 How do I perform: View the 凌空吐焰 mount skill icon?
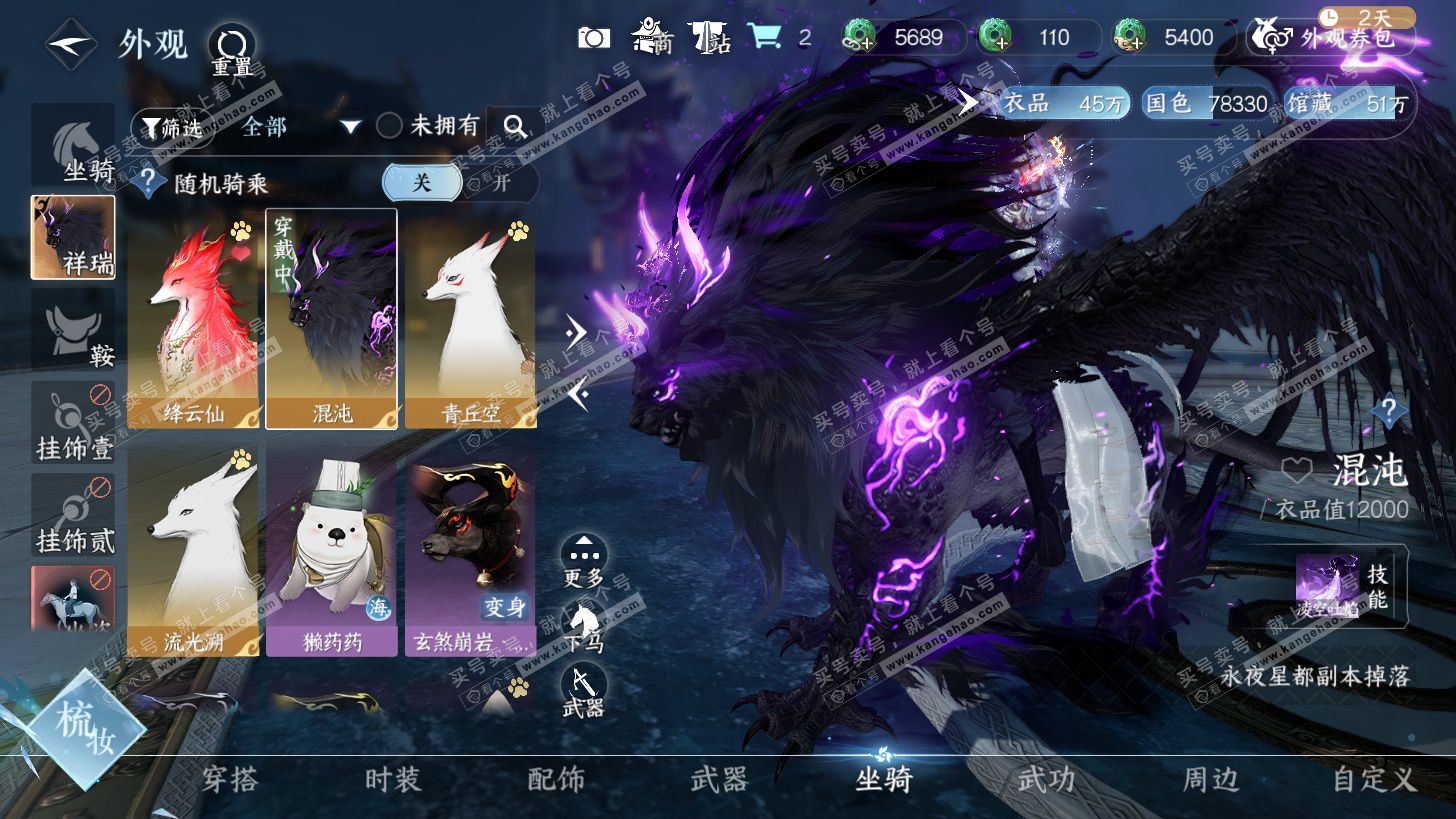click(1327, 585)
